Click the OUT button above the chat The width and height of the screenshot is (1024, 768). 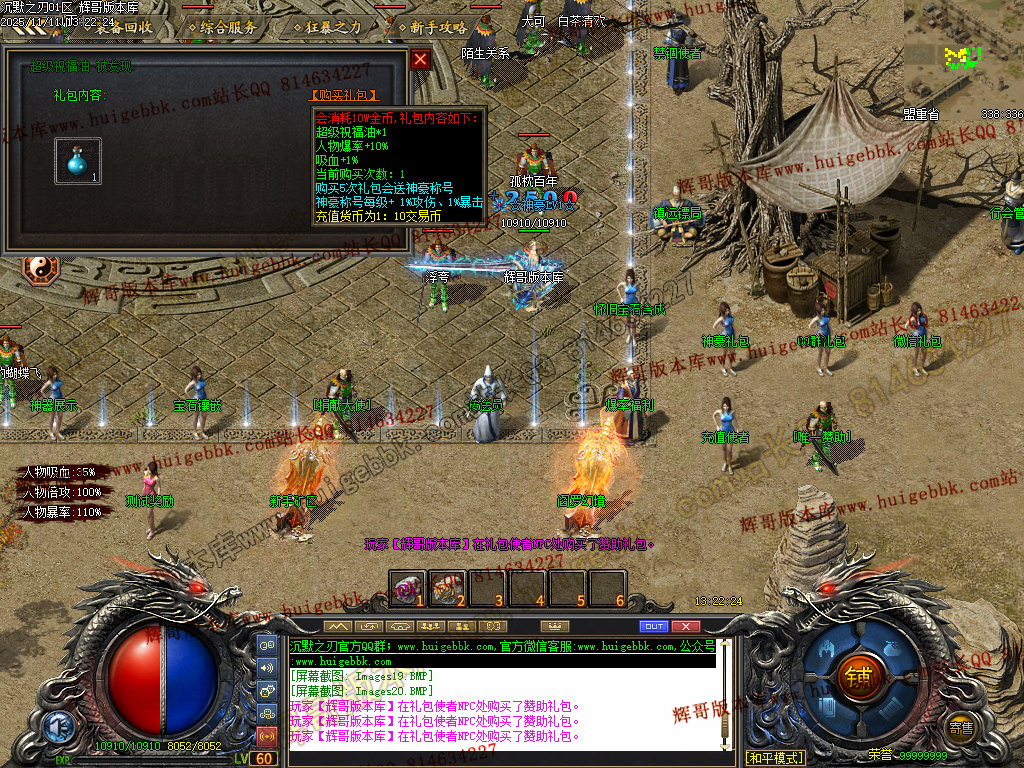[x=653, y=626]
